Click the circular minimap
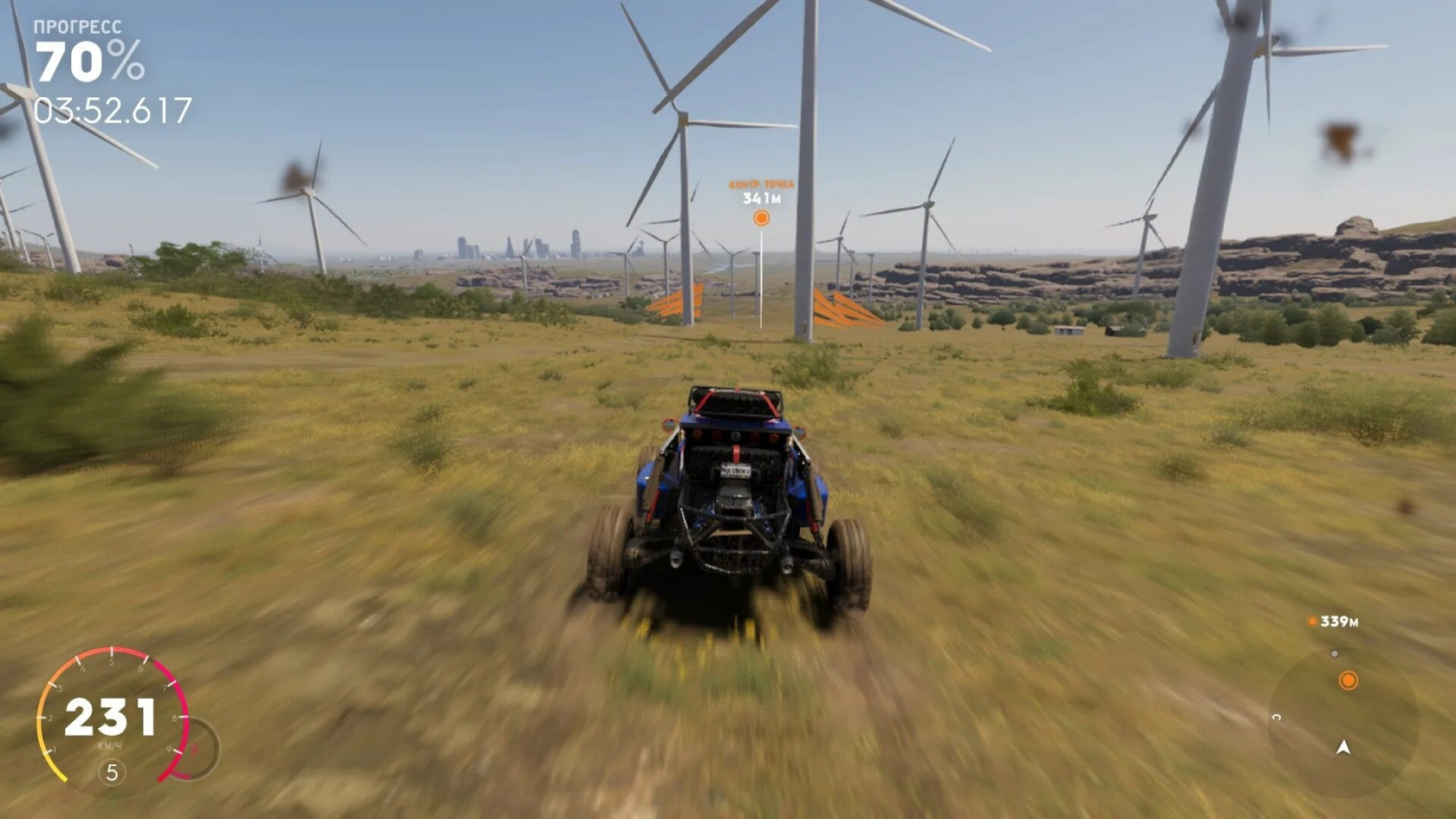 tap(1342, 723)
